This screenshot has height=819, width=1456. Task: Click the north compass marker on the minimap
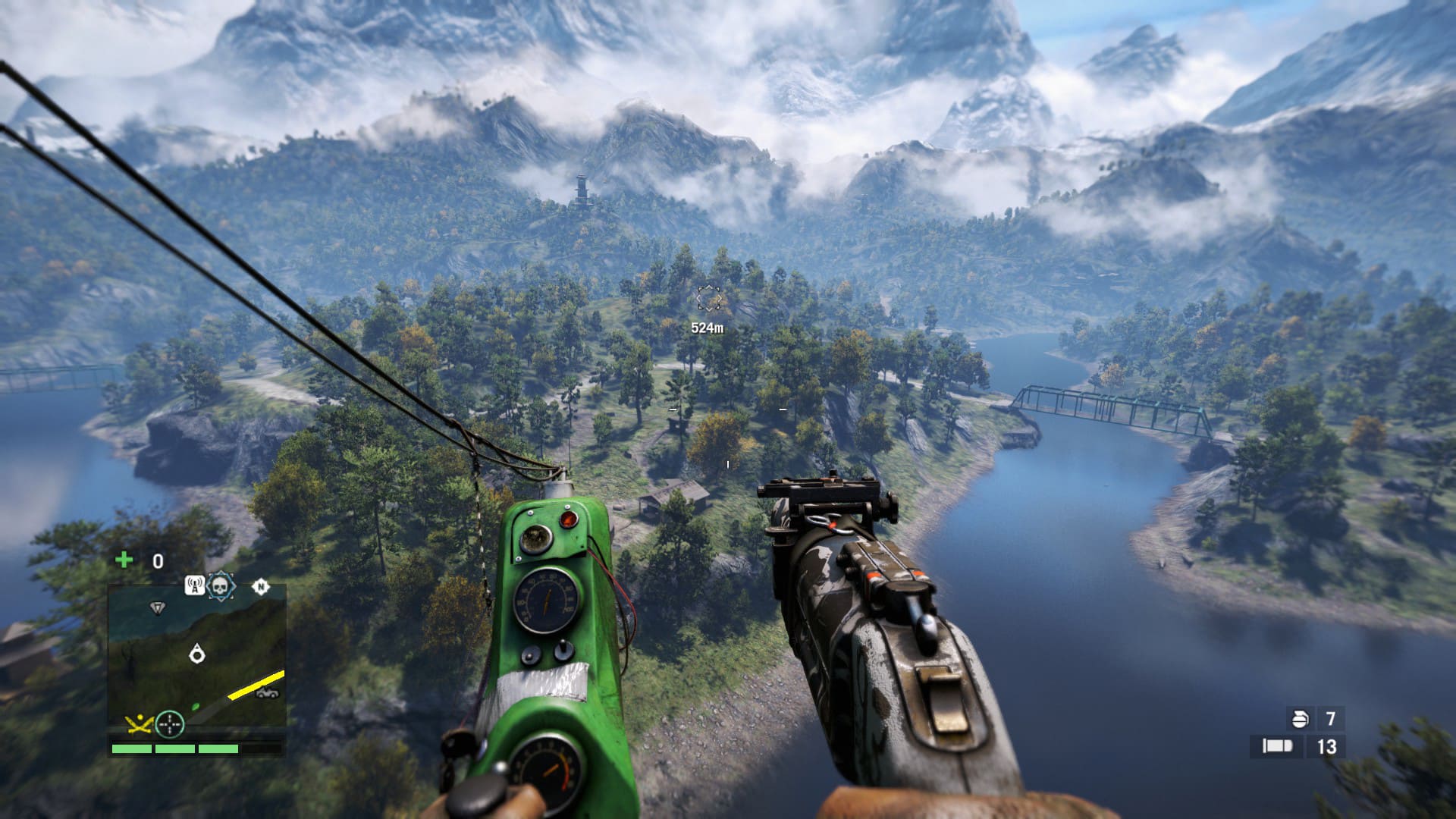[261, 586]
